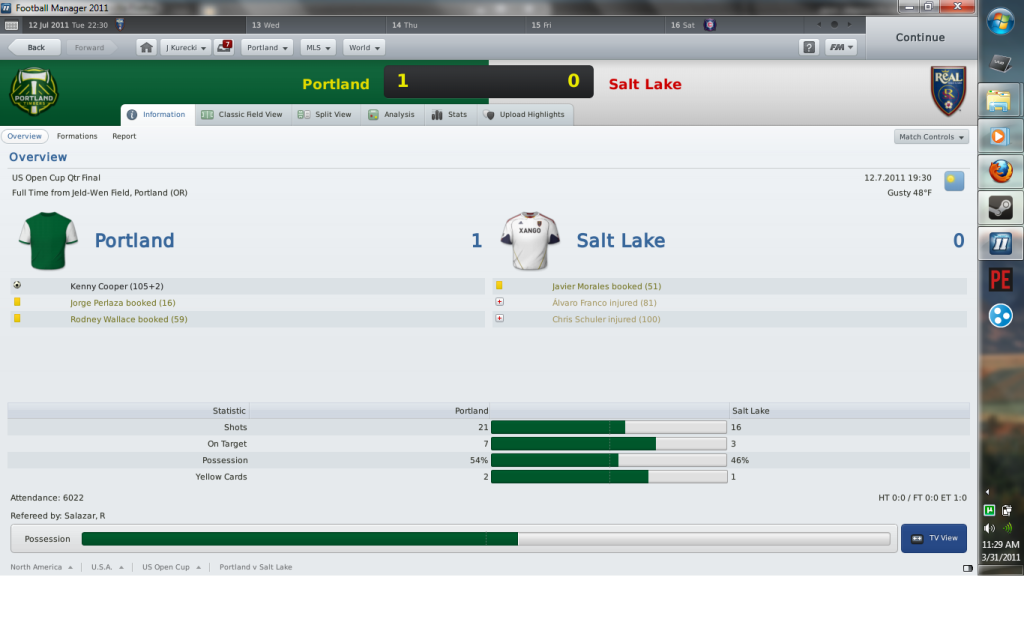
Task: Go Back to the previous screen
Action: point(35,47)
